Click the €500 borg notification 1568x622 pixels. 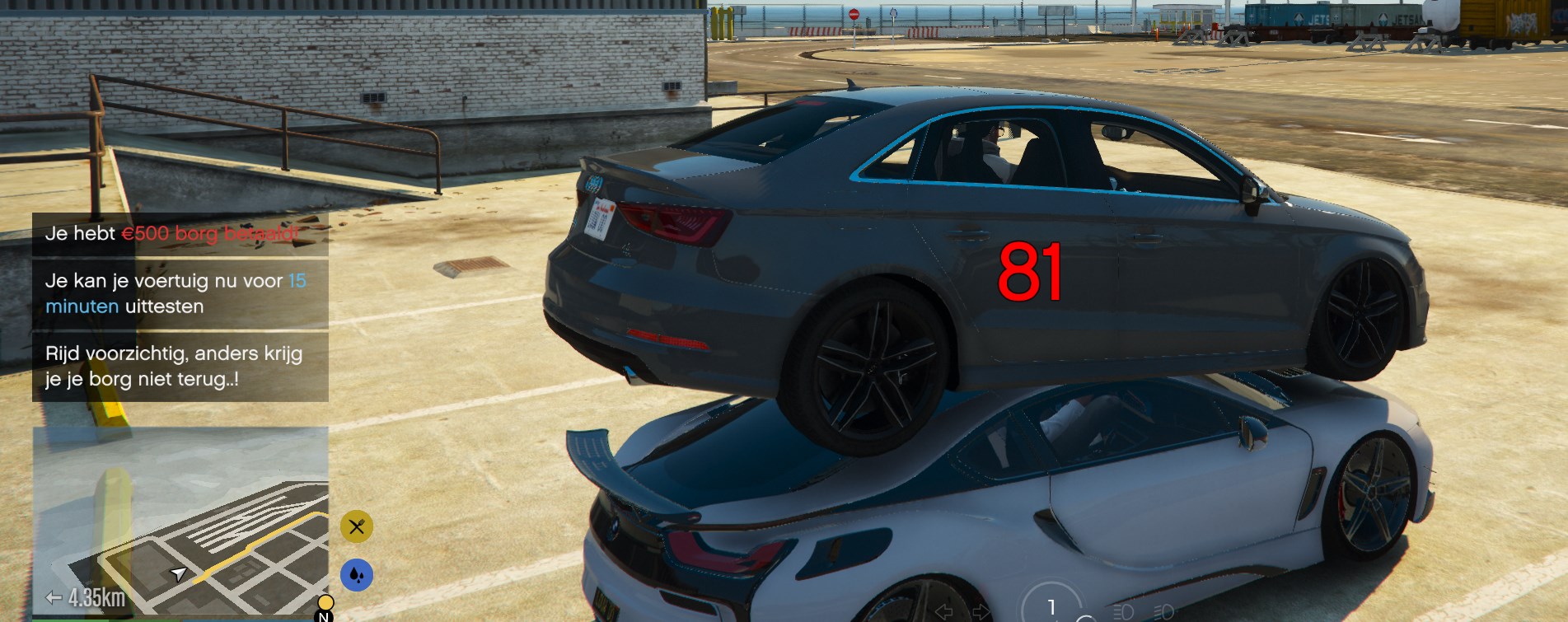[x=180, y=234]
